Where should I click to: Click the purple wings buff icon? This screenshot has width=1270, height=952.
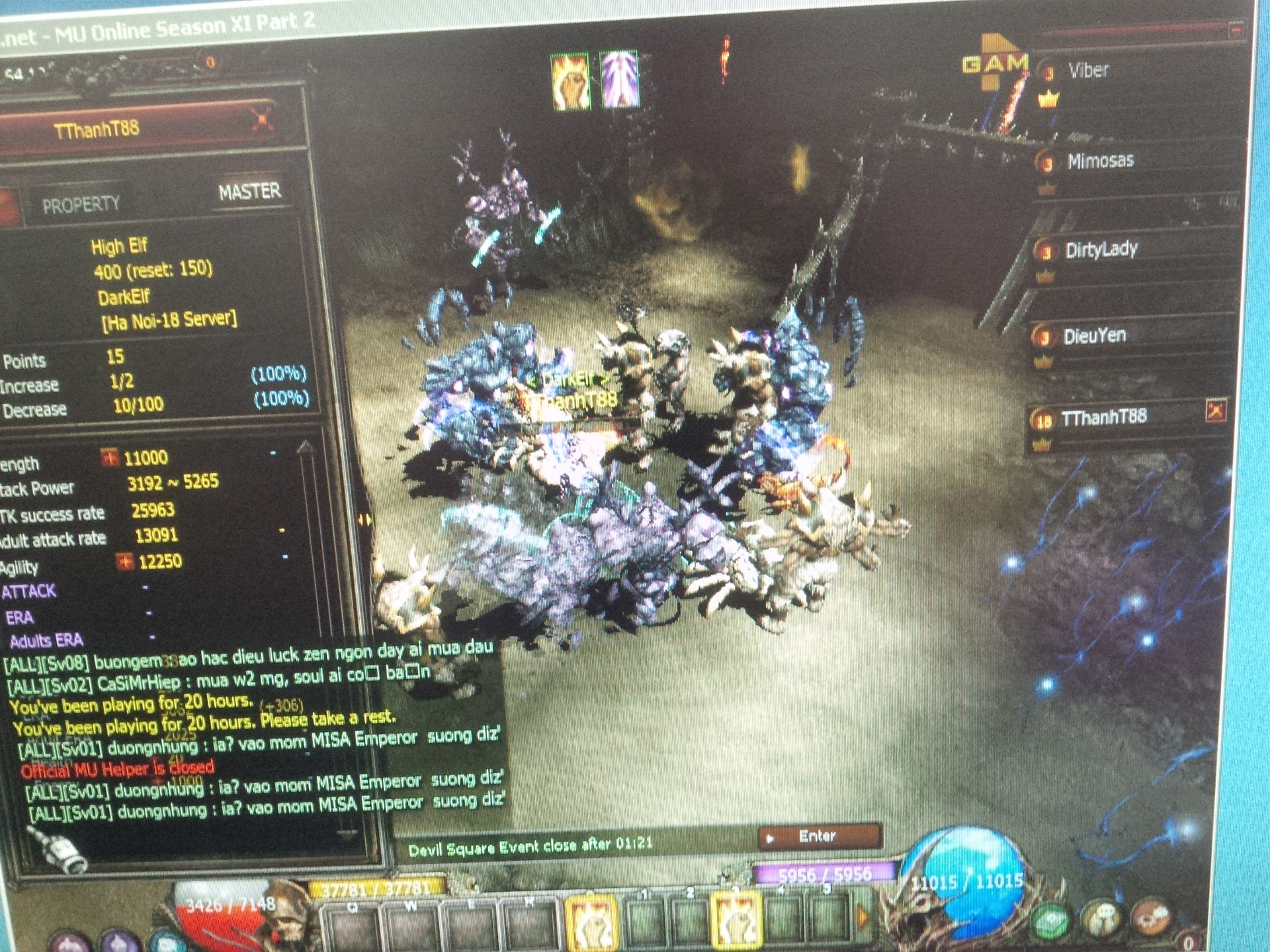click(x=619, y=79)
